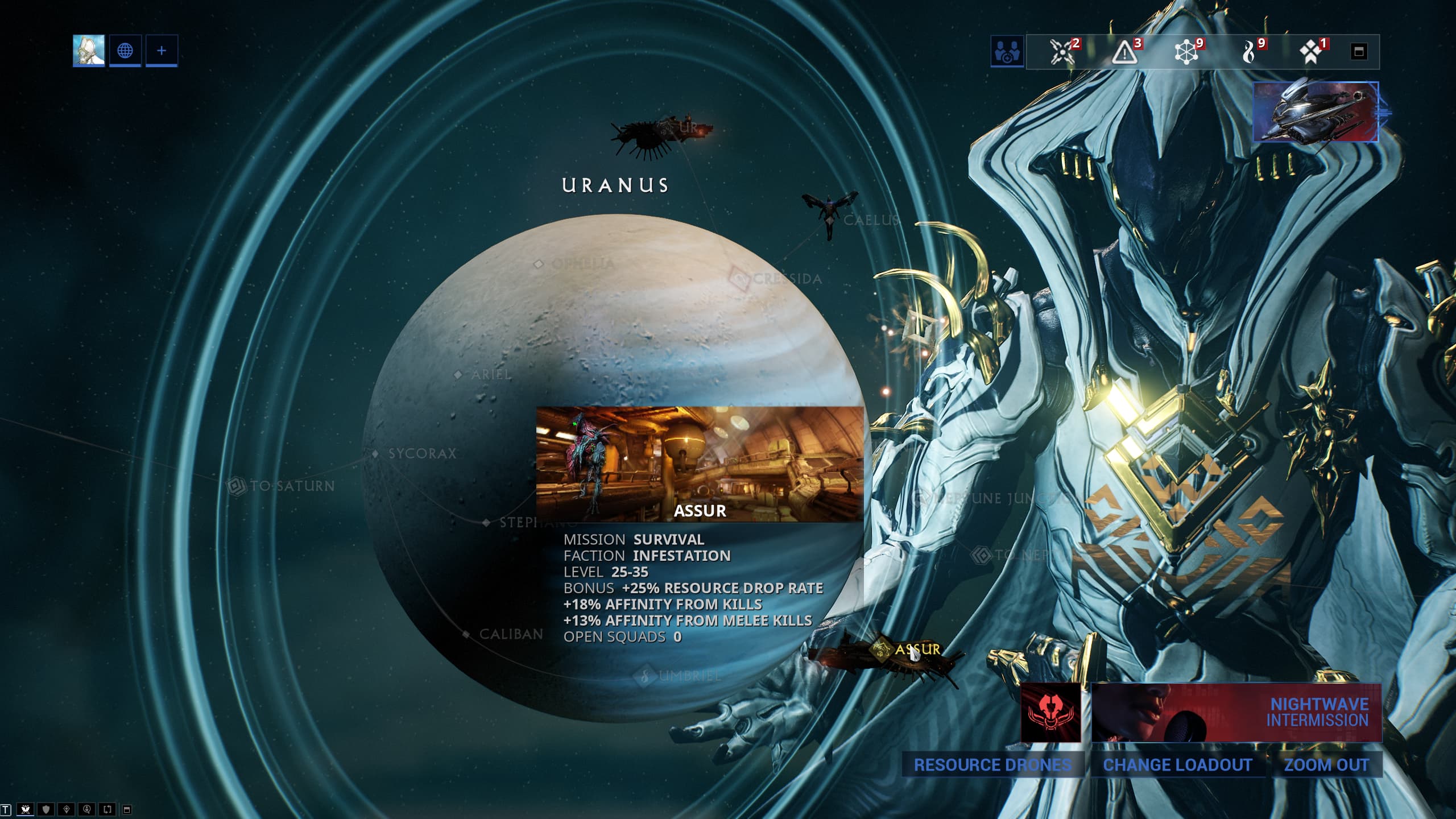1456x819 pixels.
Task: Select the avatar profile tab top left
Action: pos(89,51)
